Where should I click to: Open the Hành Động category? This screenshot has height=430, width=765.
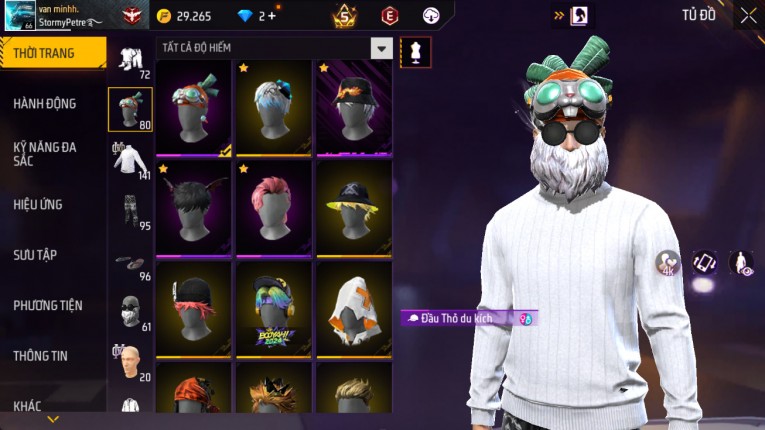pos(45,103)
